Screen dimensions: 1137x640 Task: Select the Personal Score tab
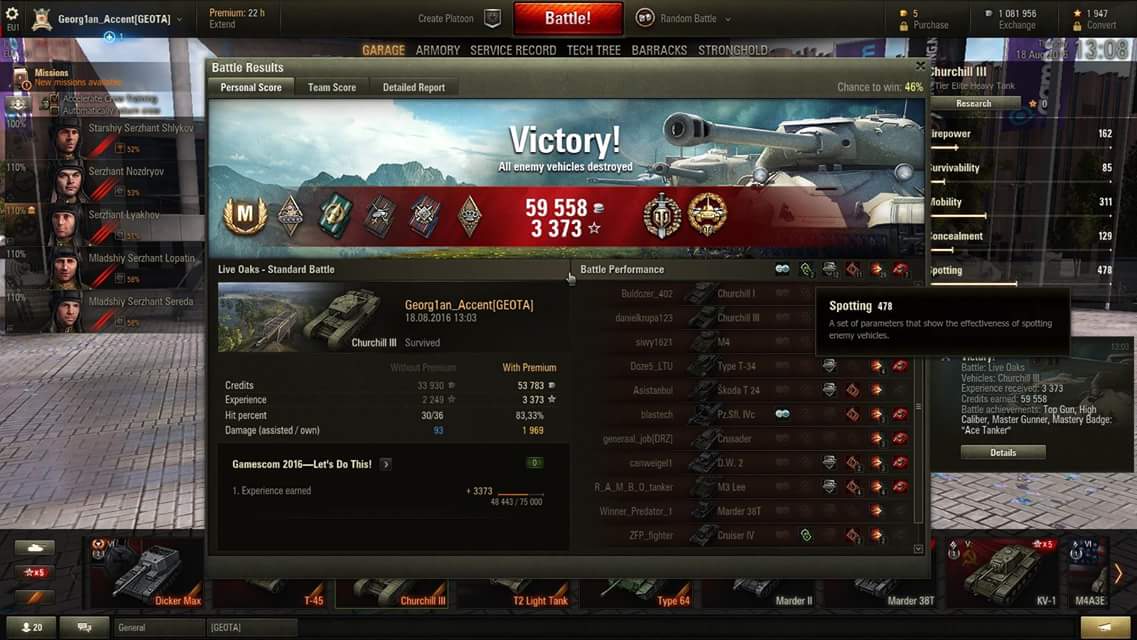coord(251,88)
